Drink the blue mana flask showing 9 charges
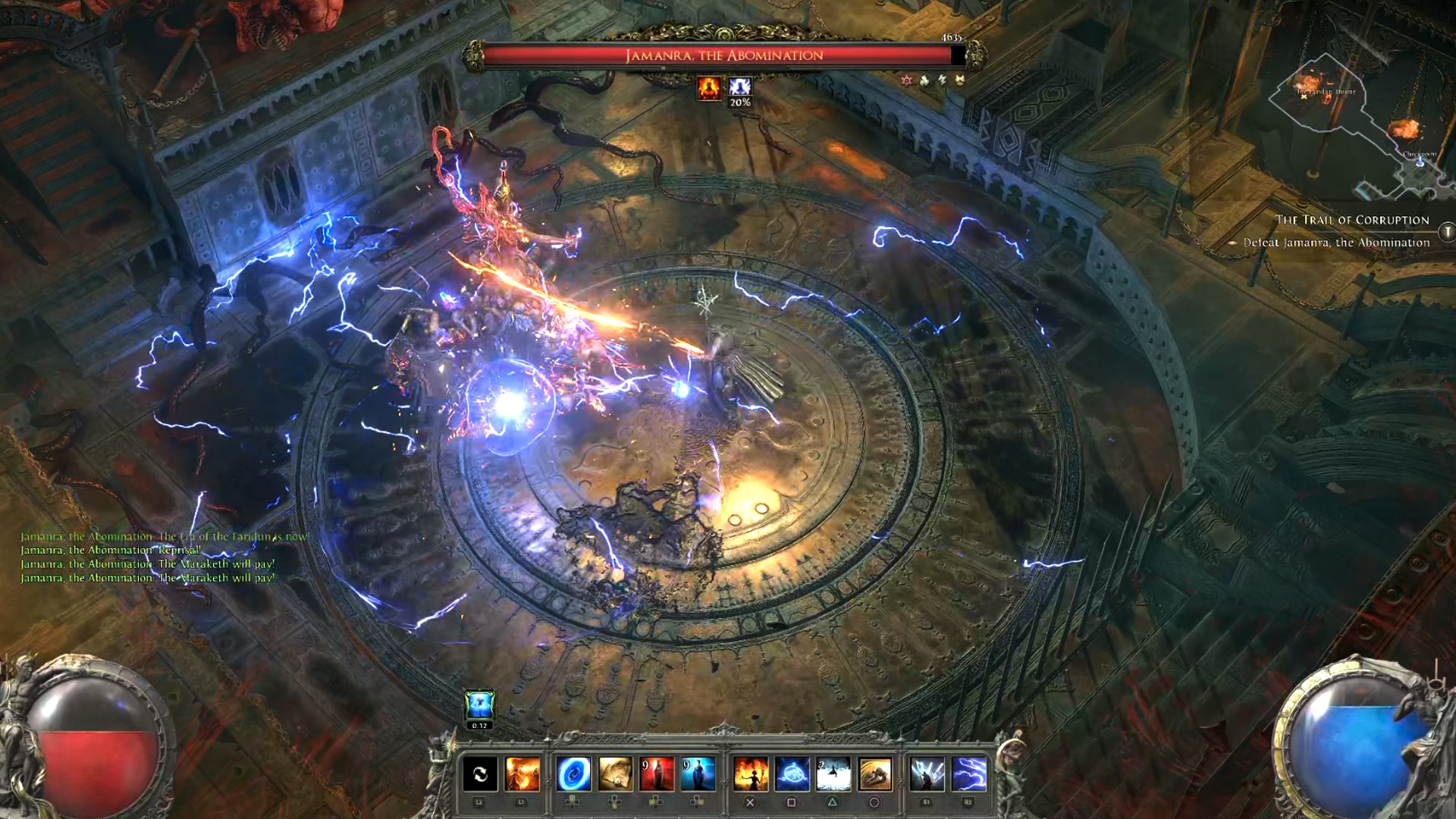The height and width of the screenshot is (819, 1456). (x=697, y=773)
